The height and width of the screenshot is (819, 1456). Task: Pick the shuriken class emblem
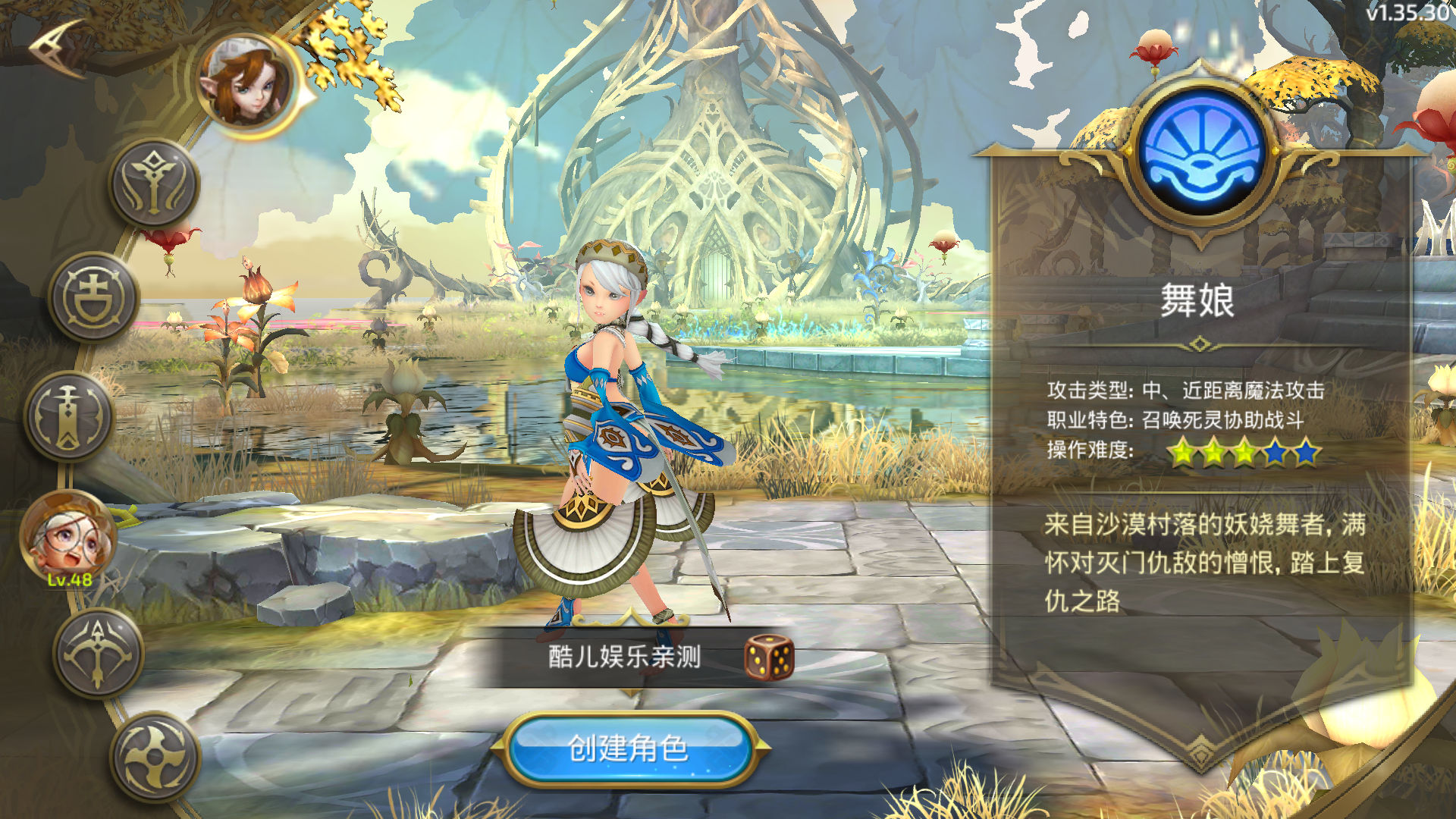[155, 757]
